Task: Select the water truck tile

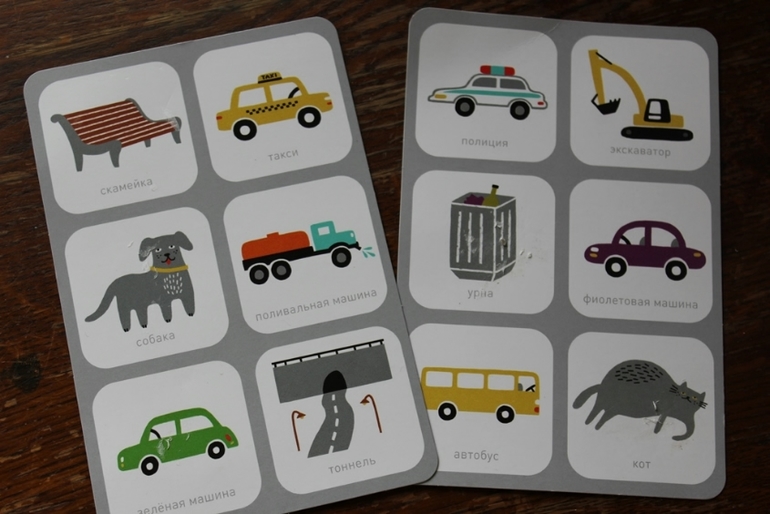Action: (300, 253)
